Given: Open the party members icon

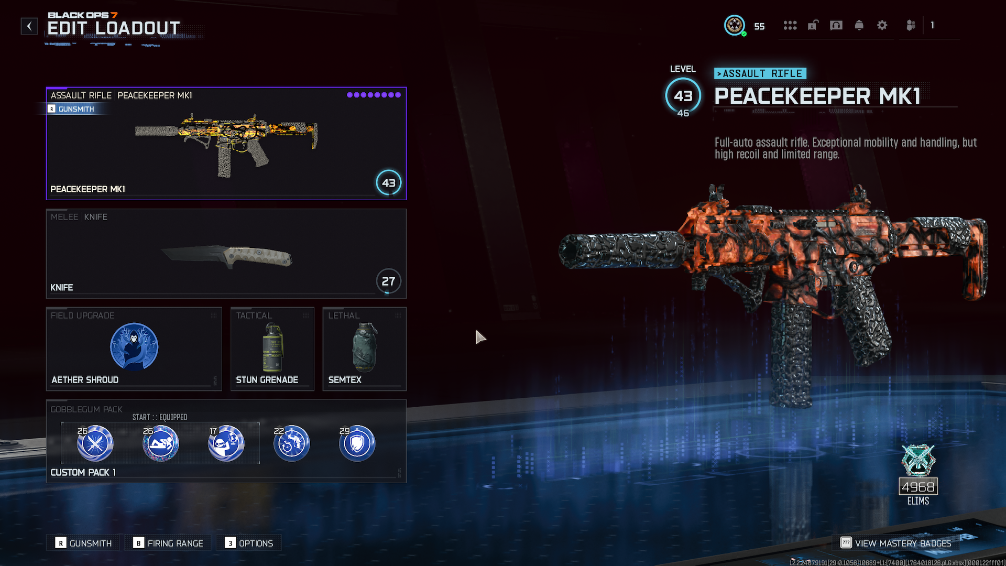Looking at the screenshot, I should click(911, 26).
